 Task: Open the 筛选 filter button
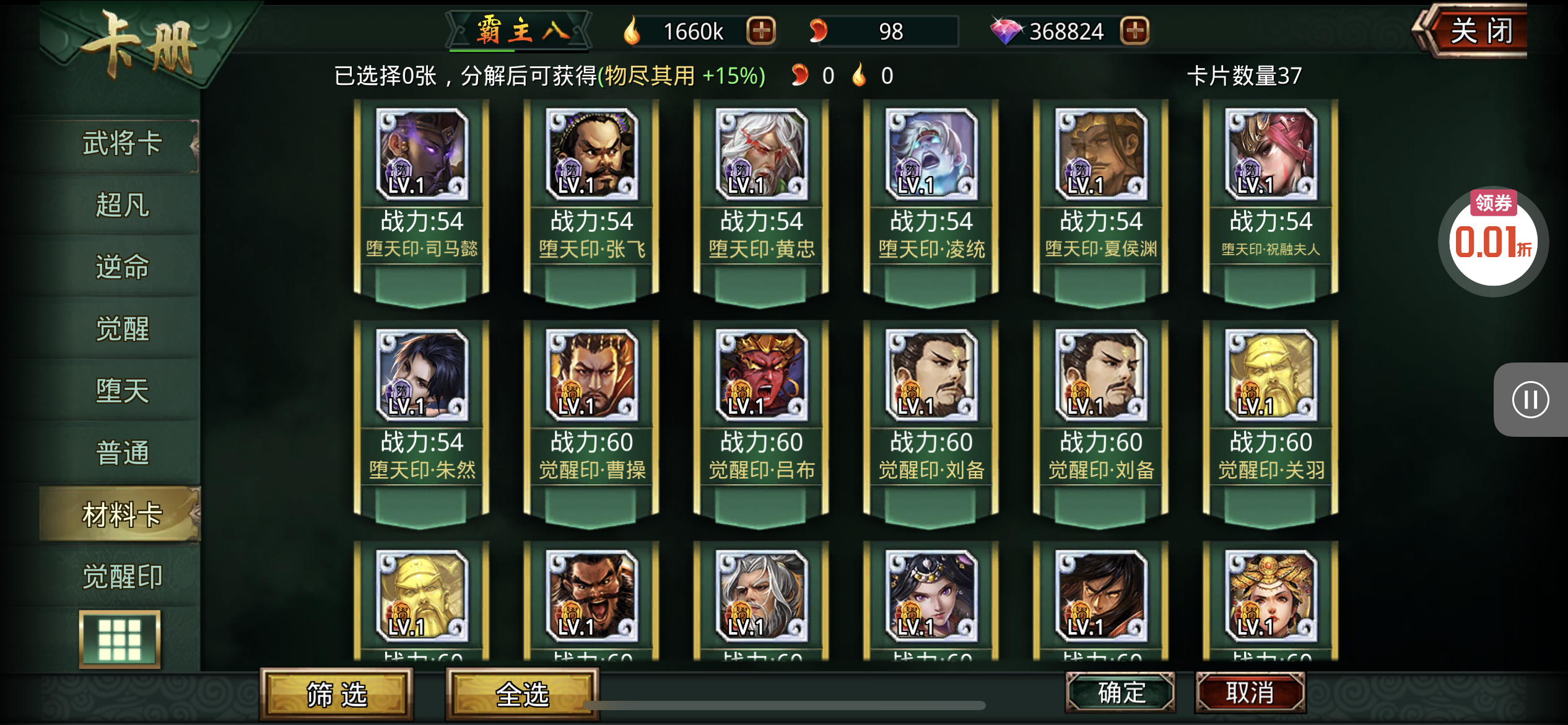point(336,694)
